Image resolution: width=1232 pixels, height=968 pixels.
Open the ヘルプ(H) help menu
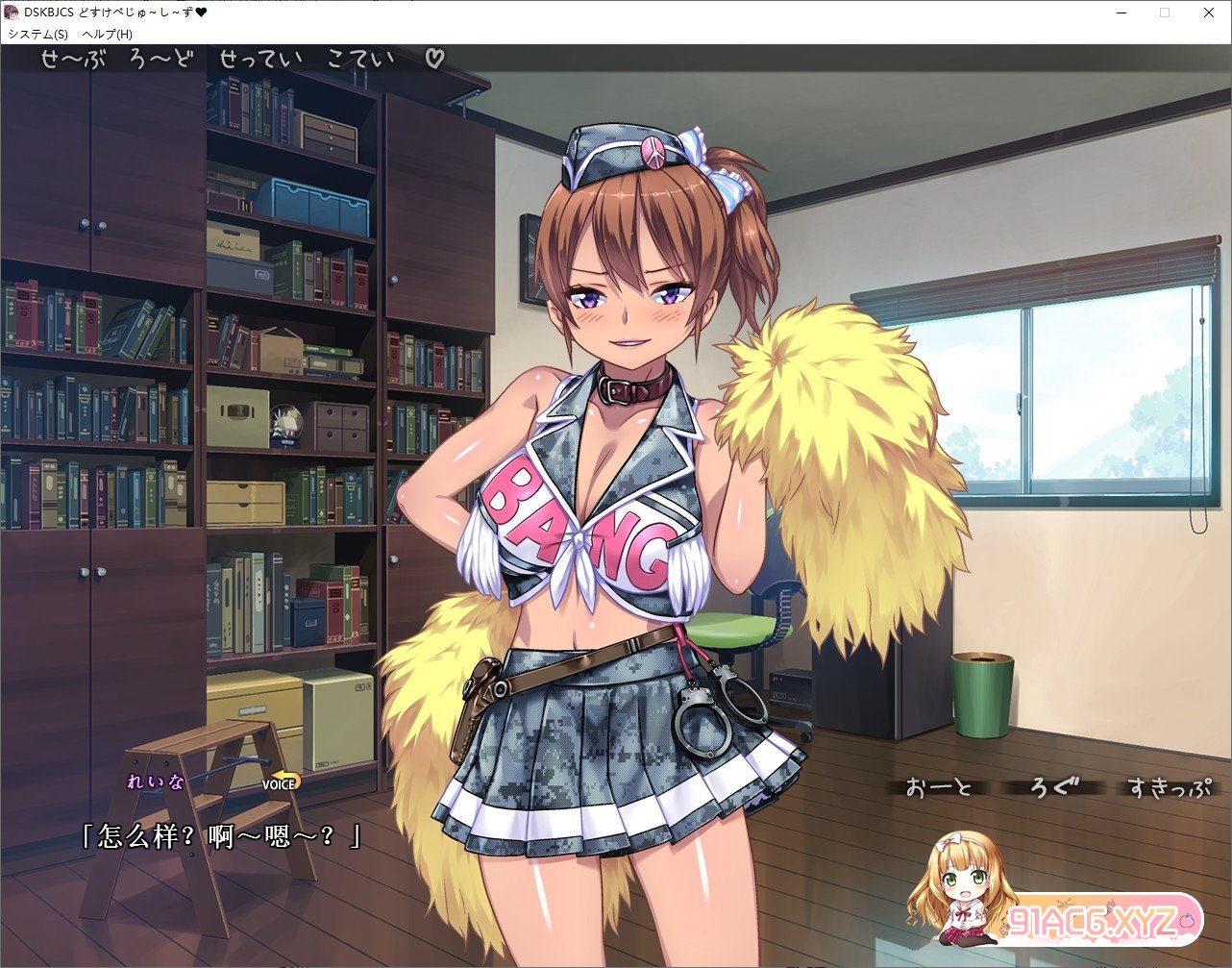click(x=108, y=34)
